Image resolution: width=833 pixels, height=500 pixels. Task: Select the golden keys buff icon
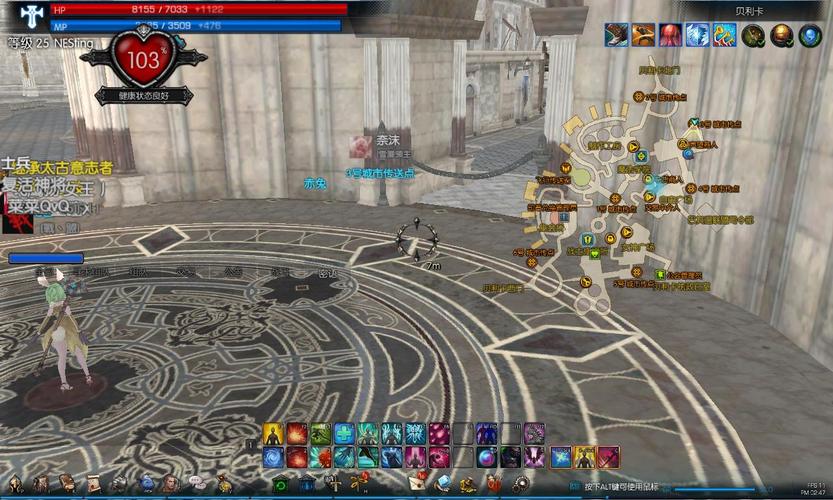[x=724, y=36]
